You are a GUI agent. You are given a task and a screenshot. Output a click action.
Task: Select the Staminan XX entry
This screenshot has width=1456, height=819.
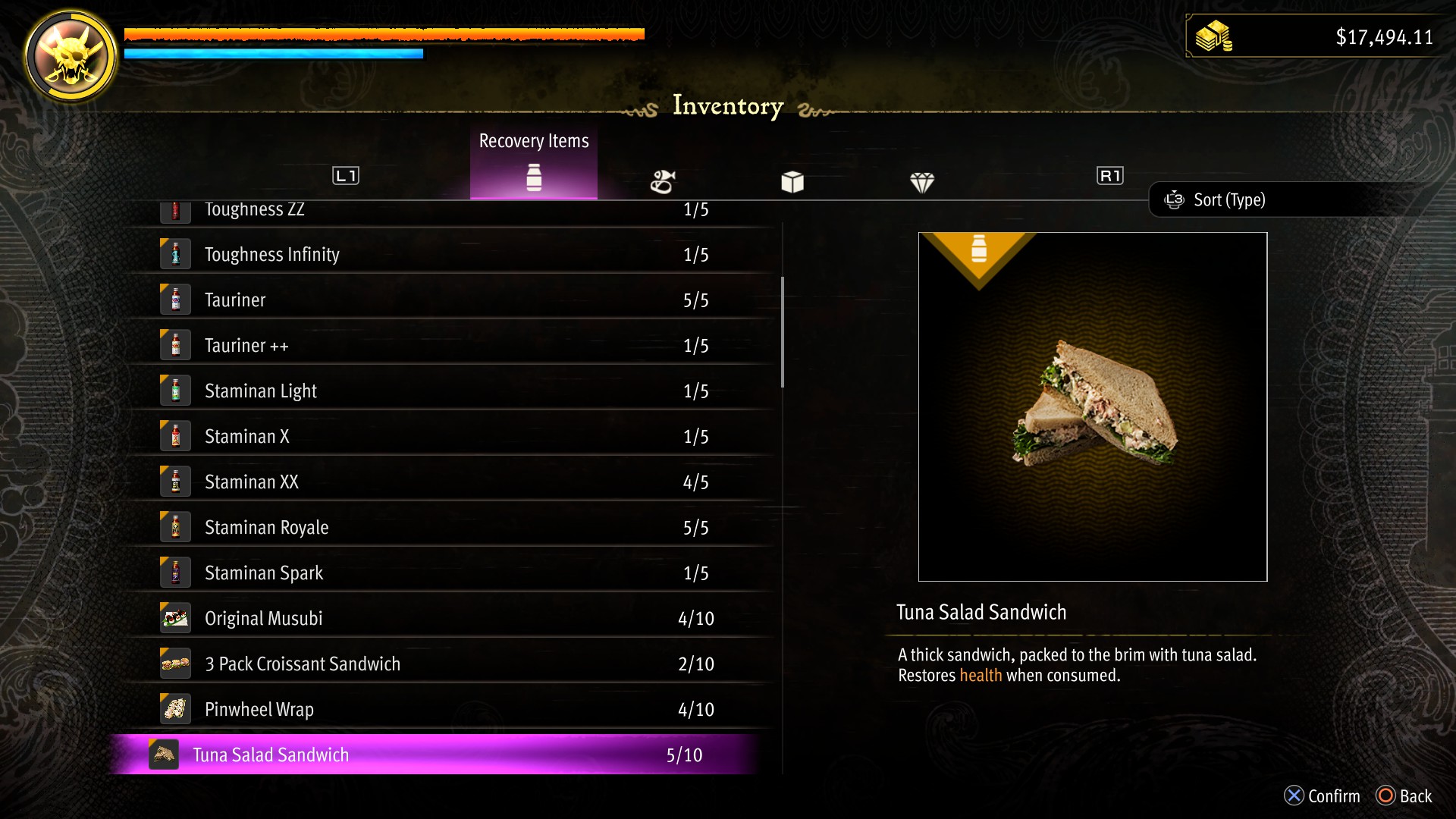pyautogui.click(x=447, y=482)
